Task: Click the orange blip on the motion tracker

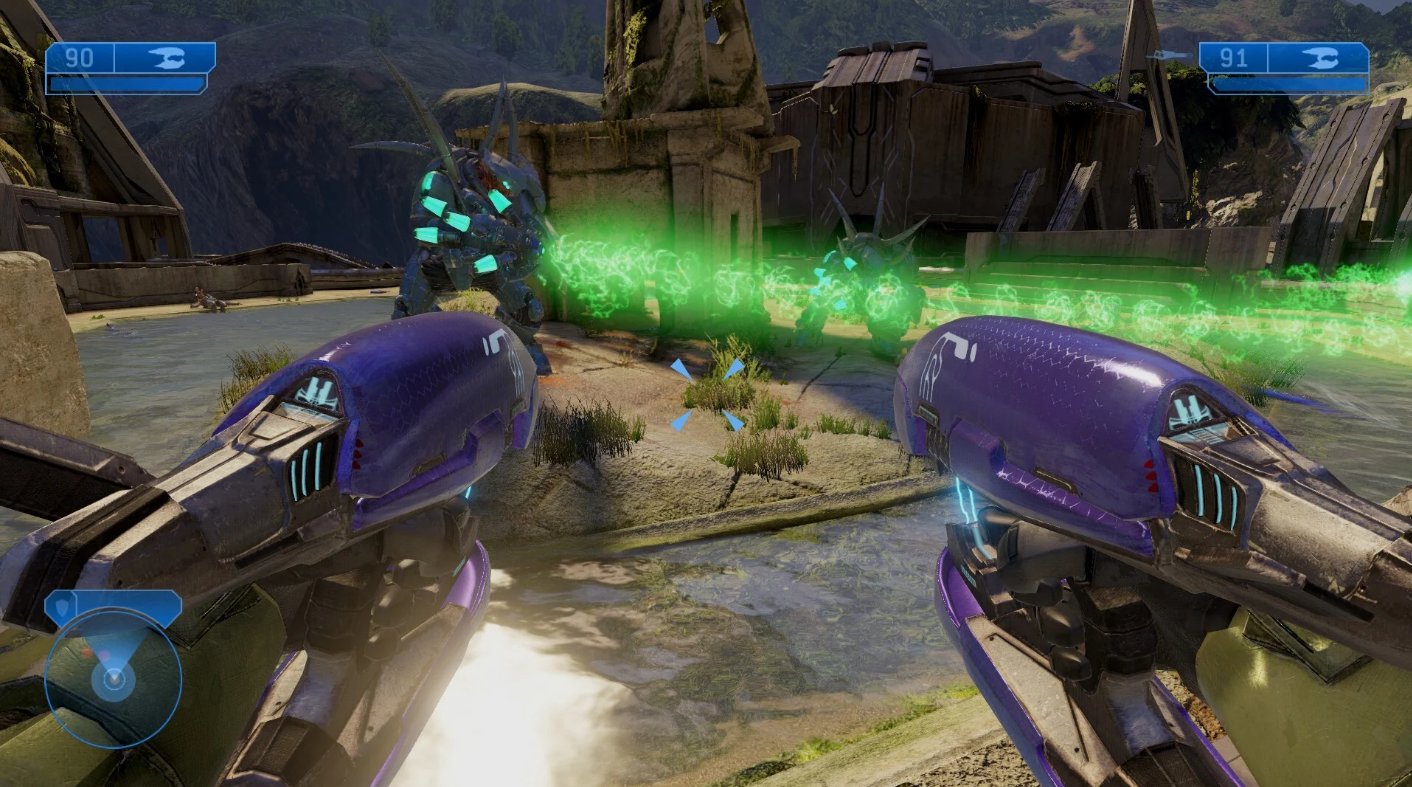Action: click(86, 652)
